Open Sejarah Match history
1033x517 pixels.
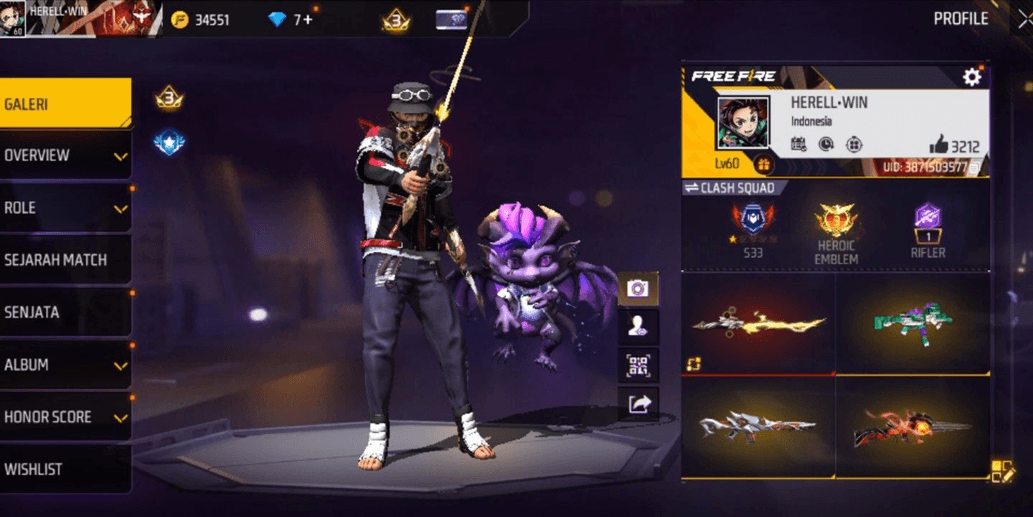point(65,260)
